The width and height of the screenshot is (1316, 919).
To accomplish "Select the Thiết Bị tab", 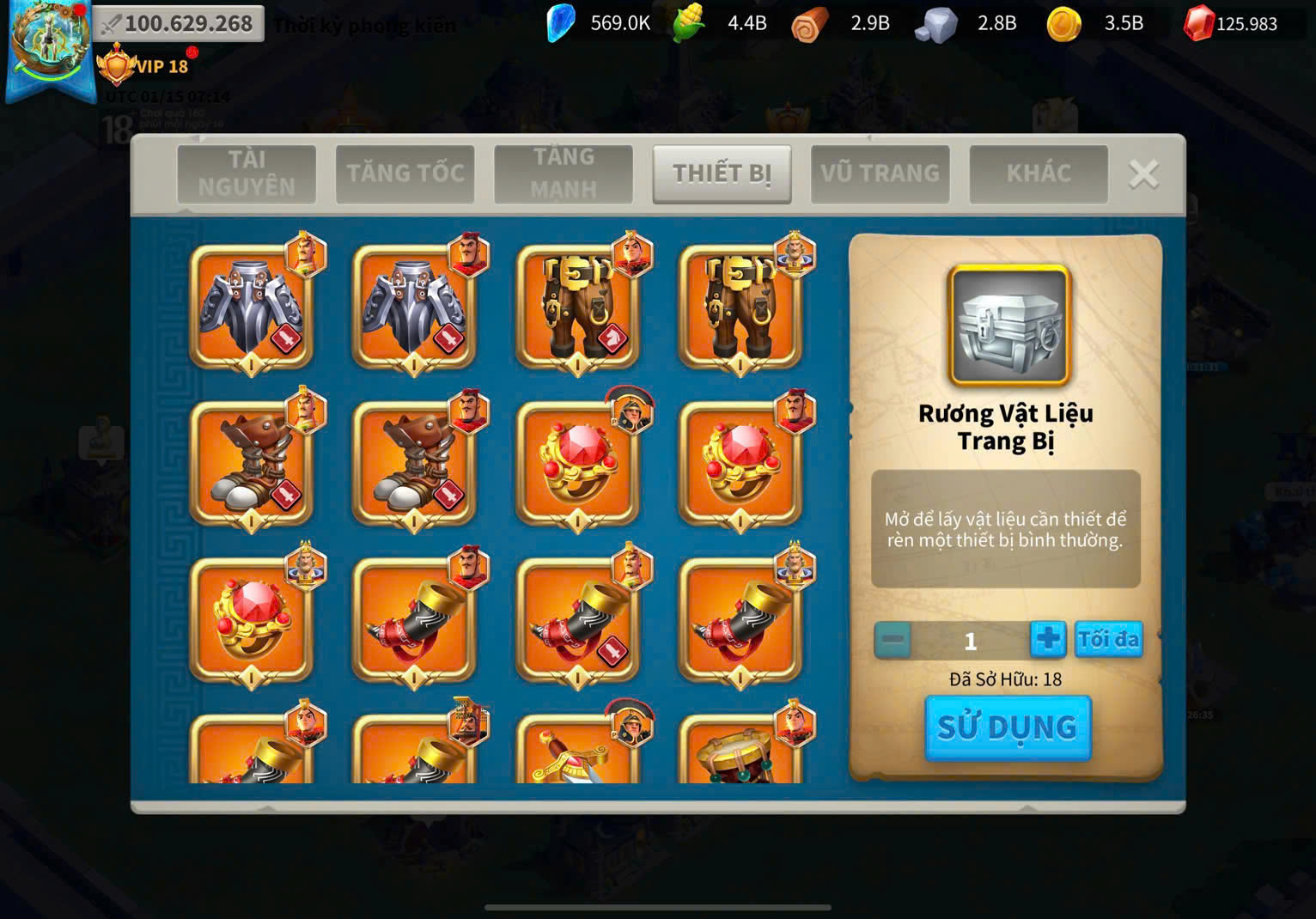I will pyautogui.click(x=722, y=173).
